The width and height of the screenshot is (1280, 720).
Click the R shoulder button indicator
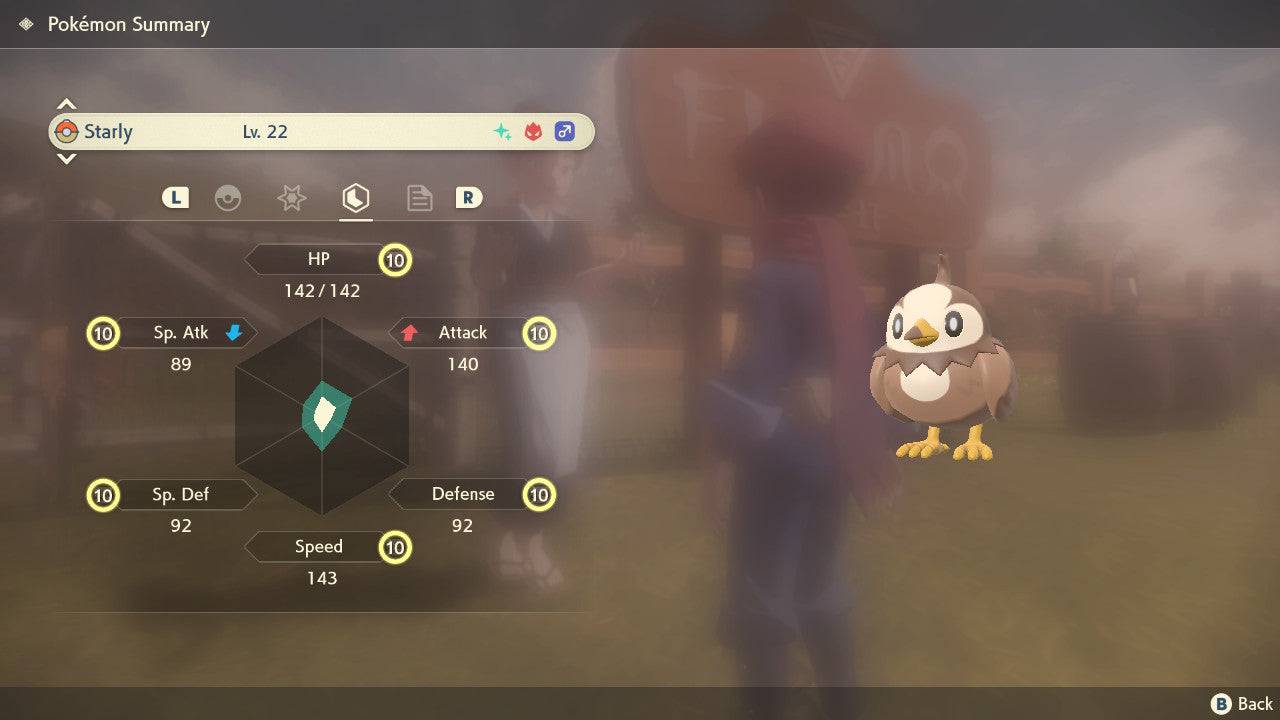tap(469, 198)
